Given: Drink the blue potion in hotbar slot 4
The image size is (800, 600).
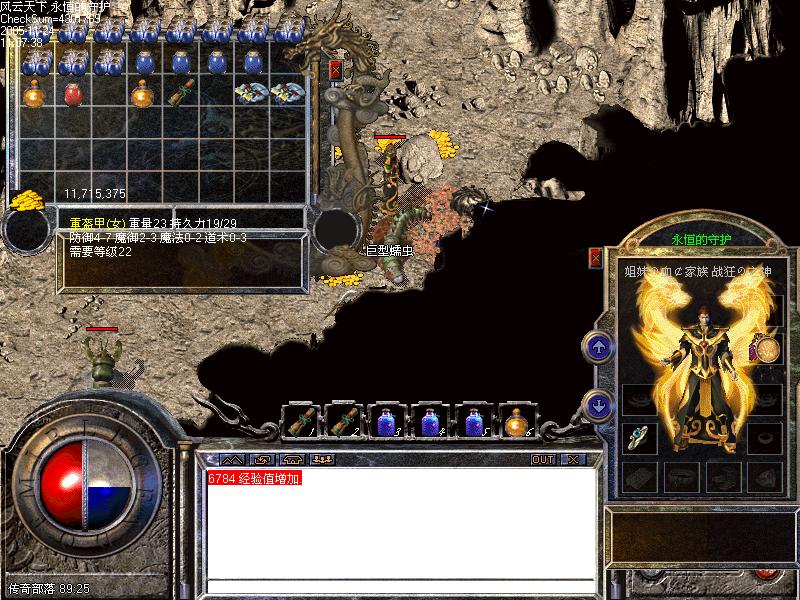Looking at the screenshot, I should pos(430,422).
